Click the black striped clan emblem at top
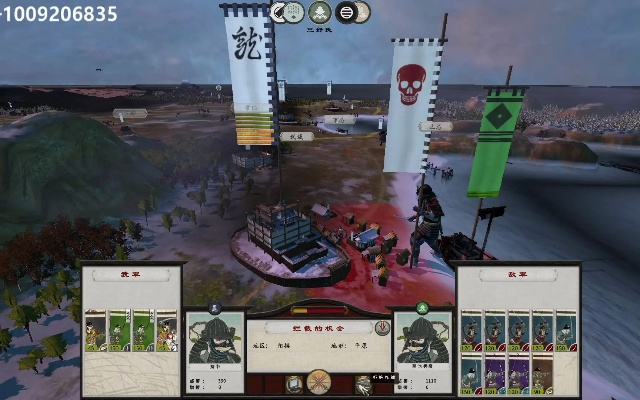The height and width of the screenshot is (400, 640). click(x=346, y=13)
